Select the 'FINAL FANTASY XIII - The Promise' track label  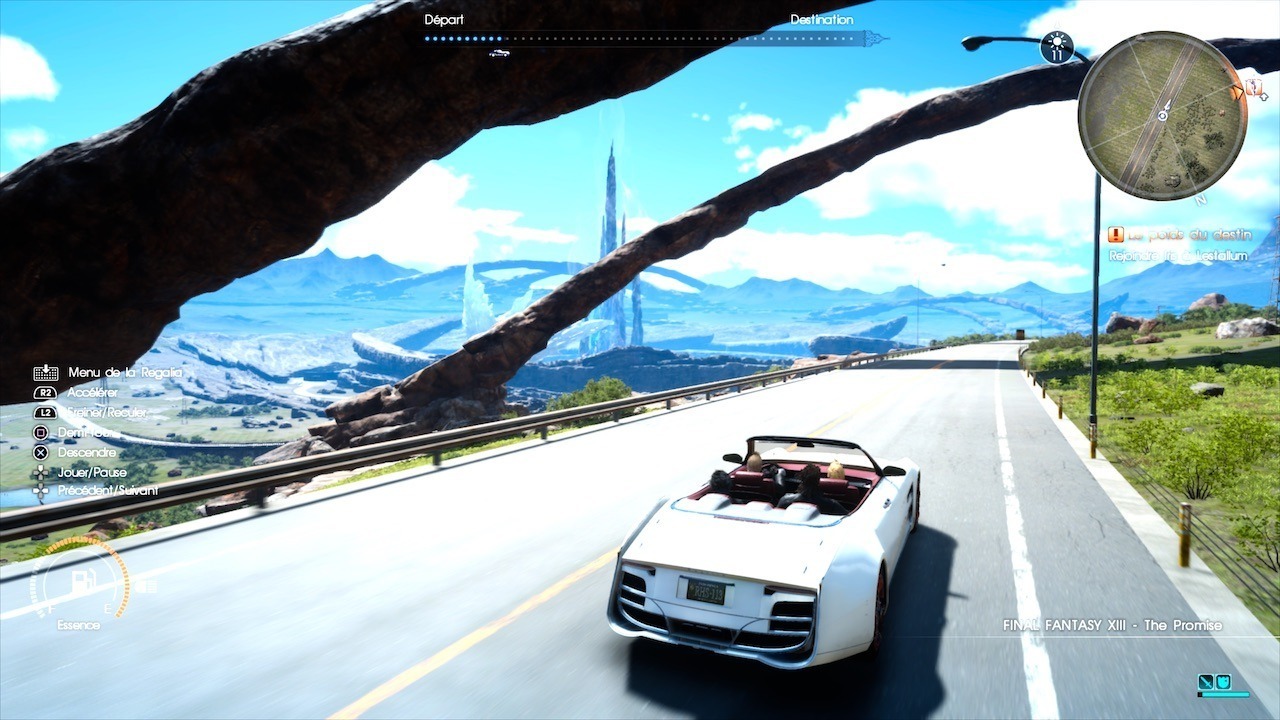pos(1112,626)
